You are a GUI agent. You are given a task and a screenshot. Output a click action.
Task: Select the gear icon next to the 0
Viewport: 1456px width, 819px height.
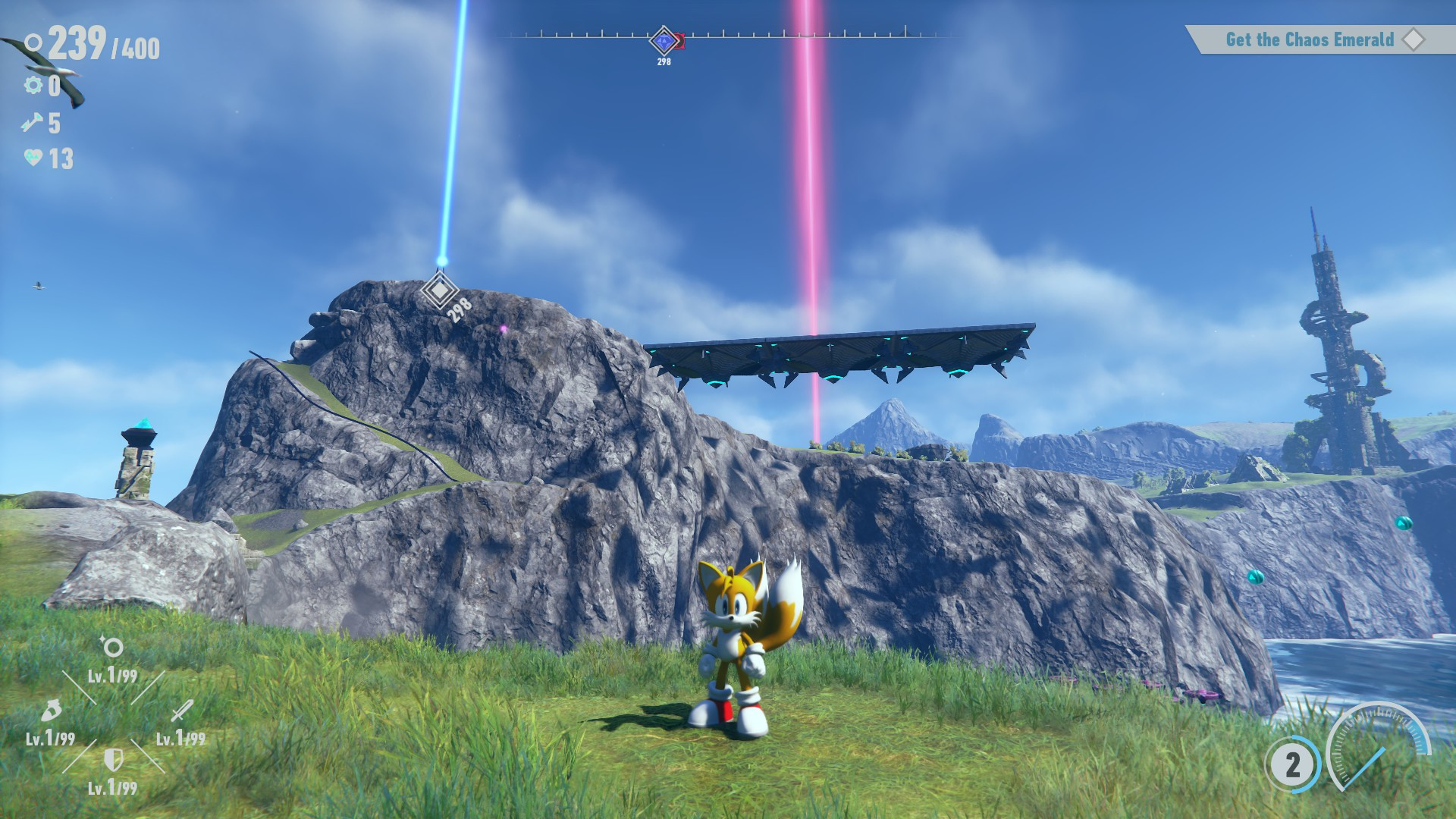click(x=32, y=86)
